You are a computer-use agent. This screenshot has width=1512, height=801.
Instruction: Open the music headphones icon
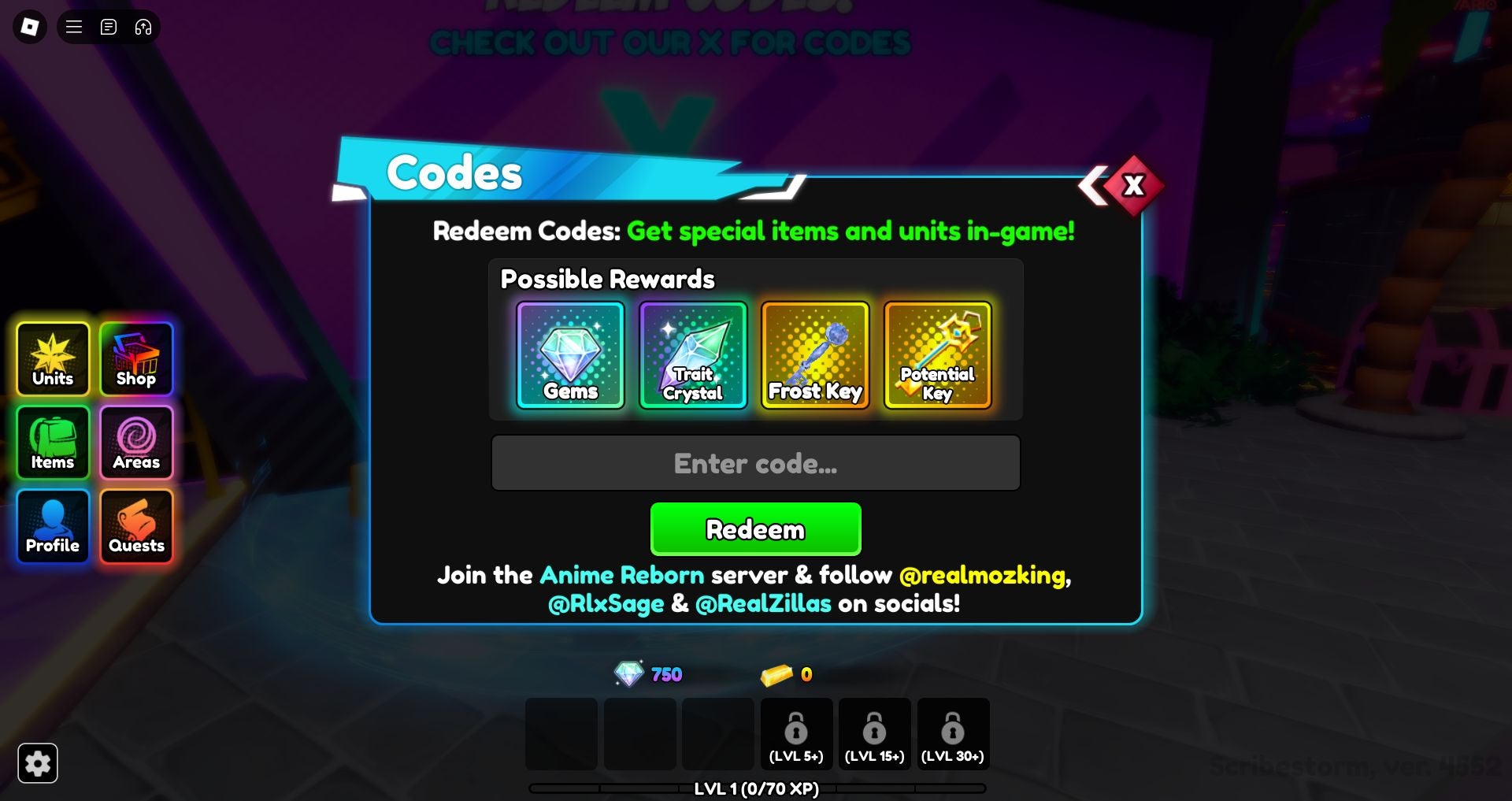tap(143, 26)
